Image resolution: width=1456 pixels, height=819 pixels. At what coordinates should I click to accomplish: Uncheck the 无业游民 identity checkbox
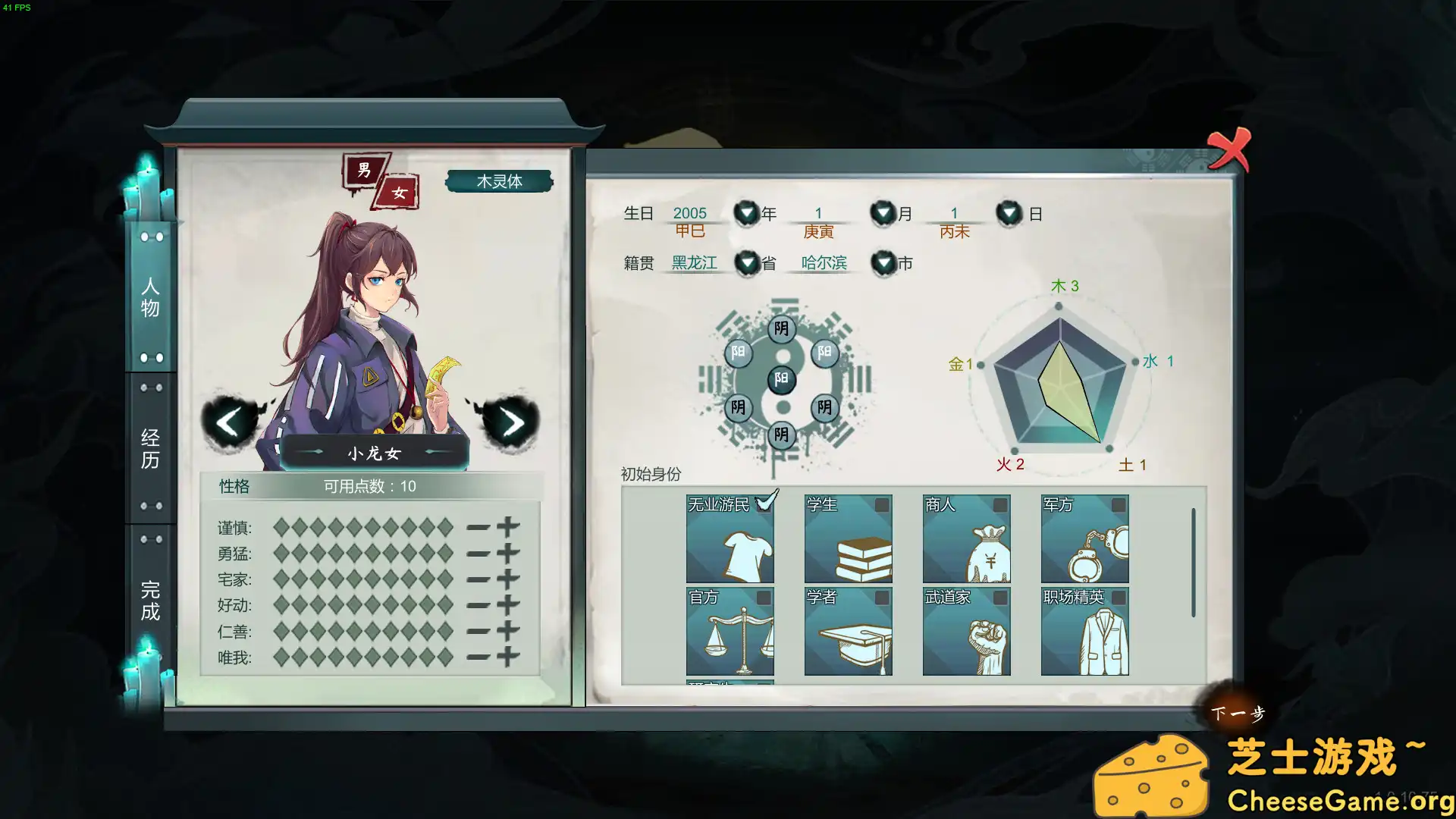point(764,502)
